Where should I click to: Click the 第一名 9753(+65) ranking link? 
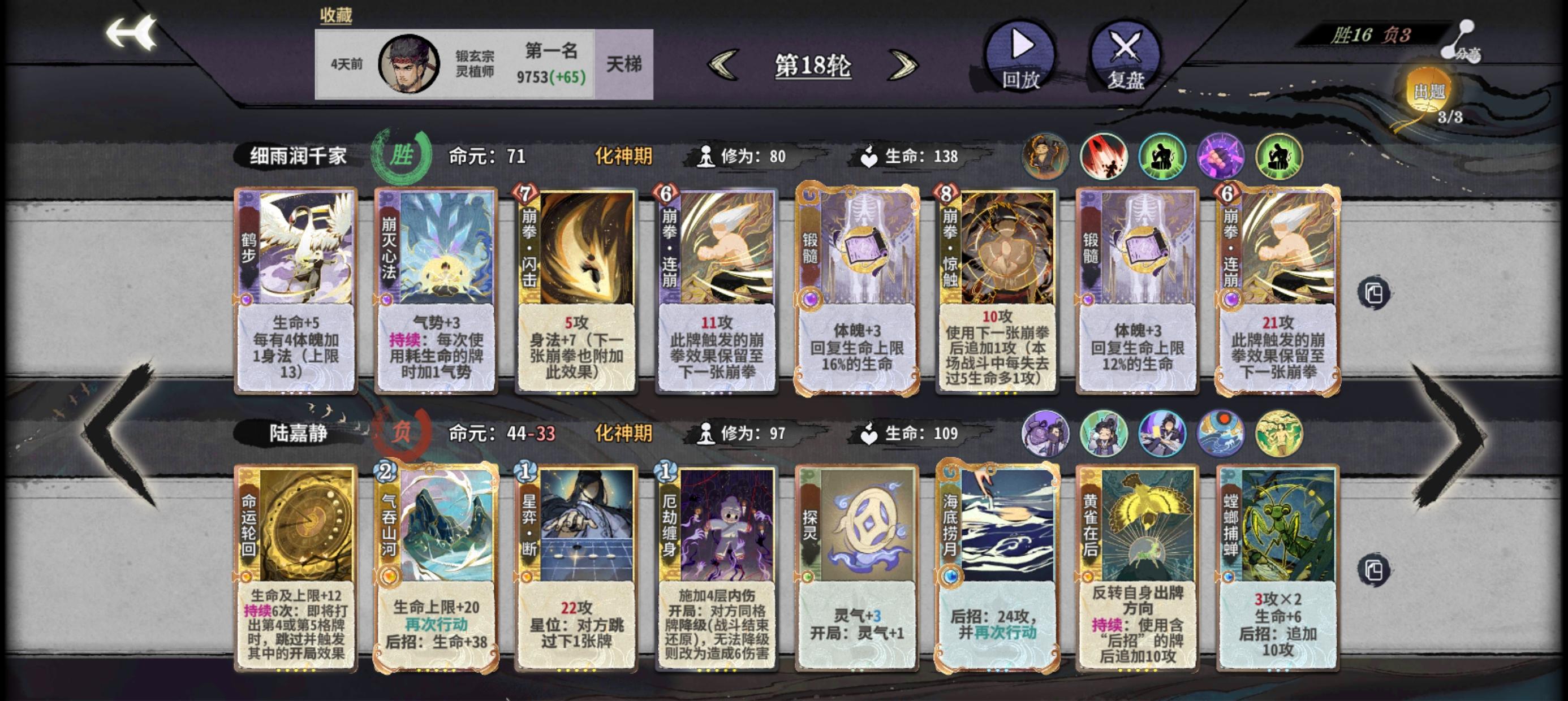550,67
